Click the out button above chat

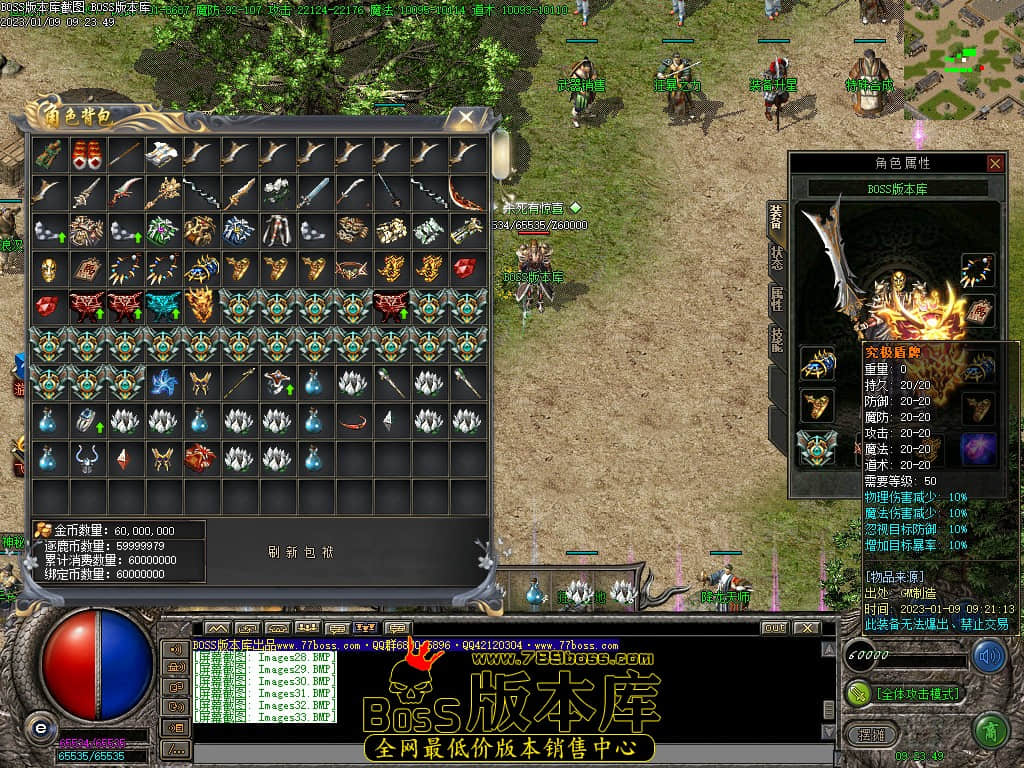pos(773,628)
